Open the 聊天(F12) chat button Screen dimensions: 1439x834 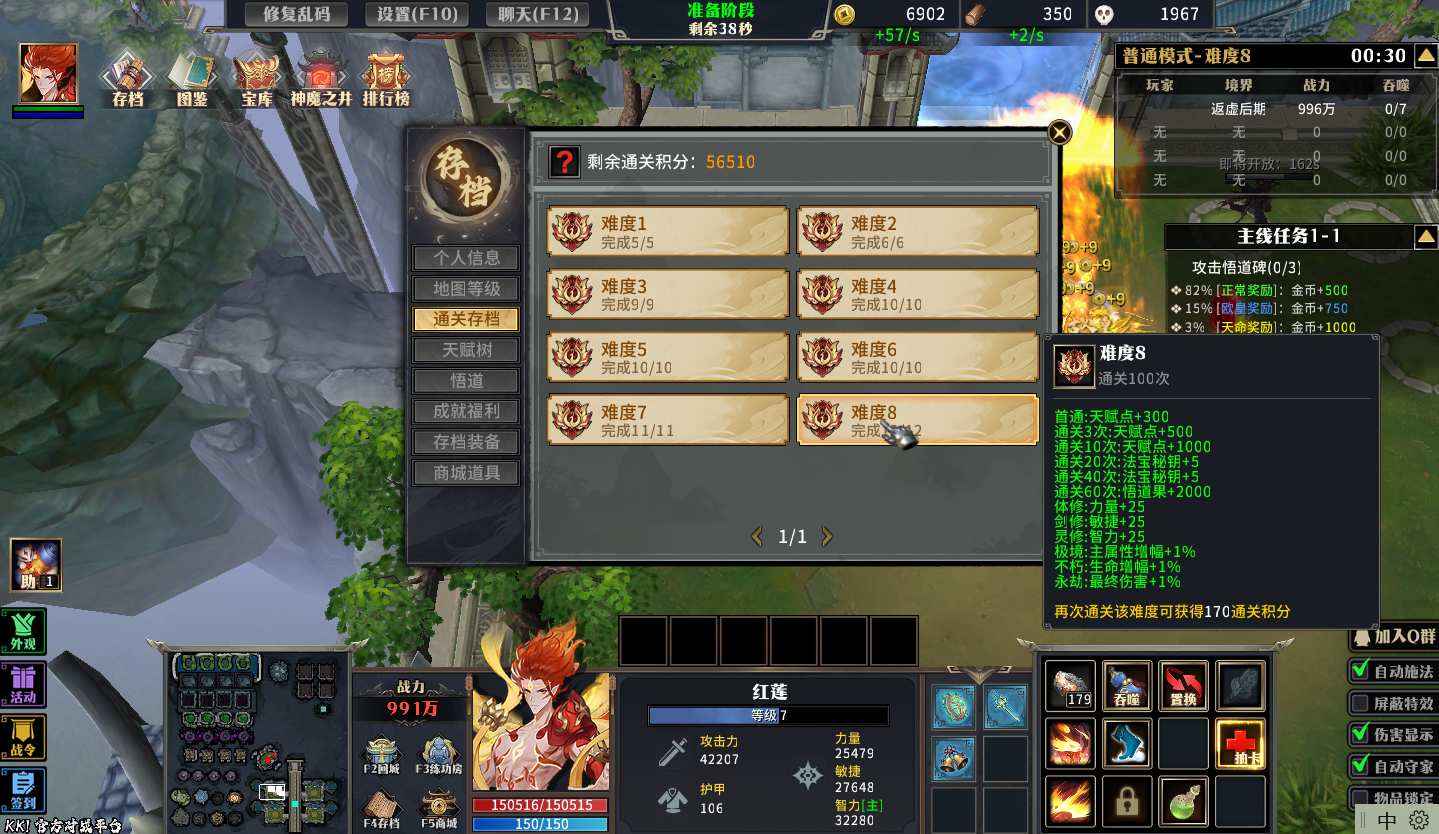coord(536,14)
